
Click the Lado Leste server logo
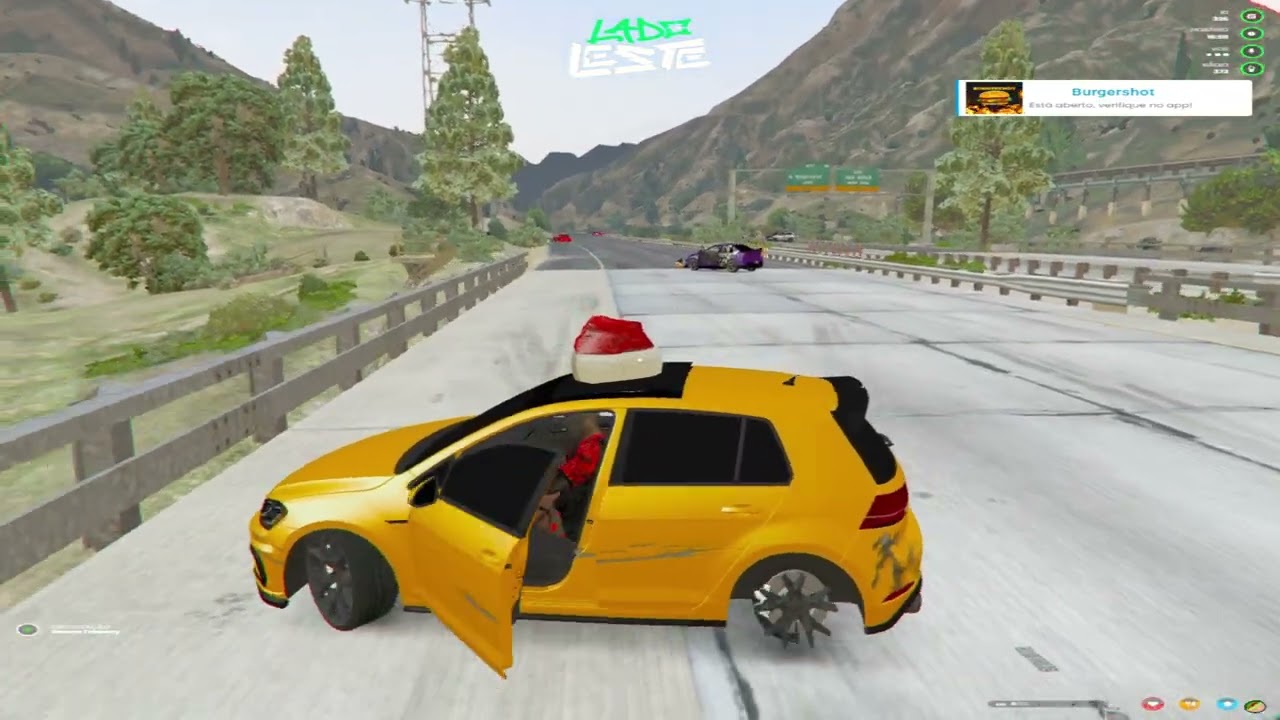(x=640, y=47)
